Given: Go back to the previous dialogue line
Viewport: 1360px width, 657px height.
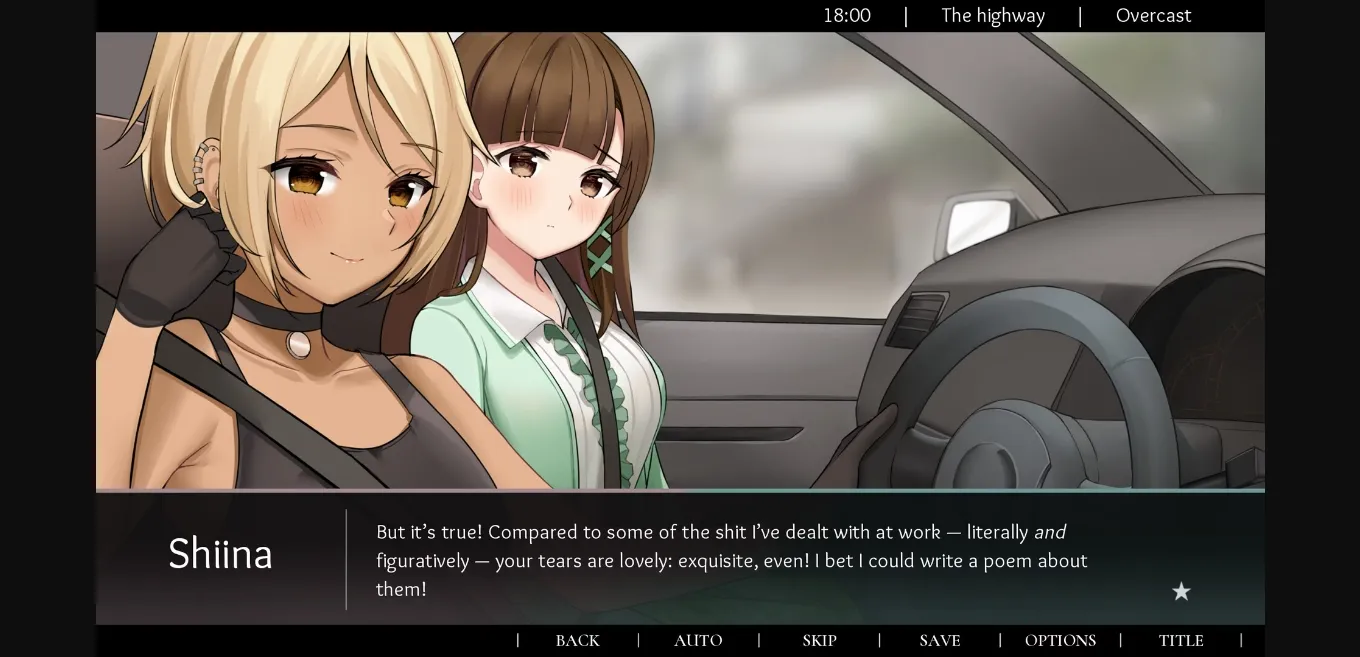Looking at the screenshot, I should (x=577, y=641).
